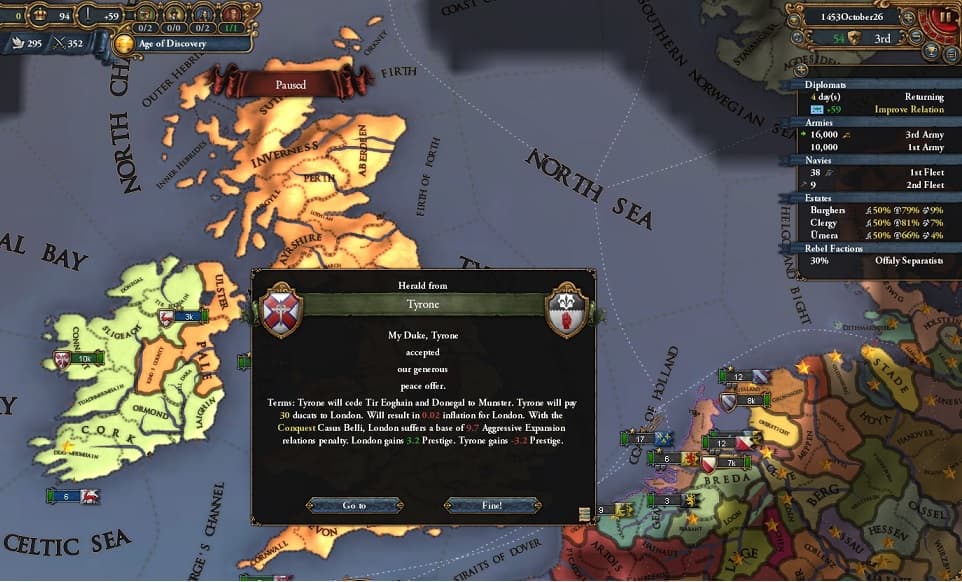Click Tyrone's black and white shield
This screenshot has height=582, width=962.
566,311
